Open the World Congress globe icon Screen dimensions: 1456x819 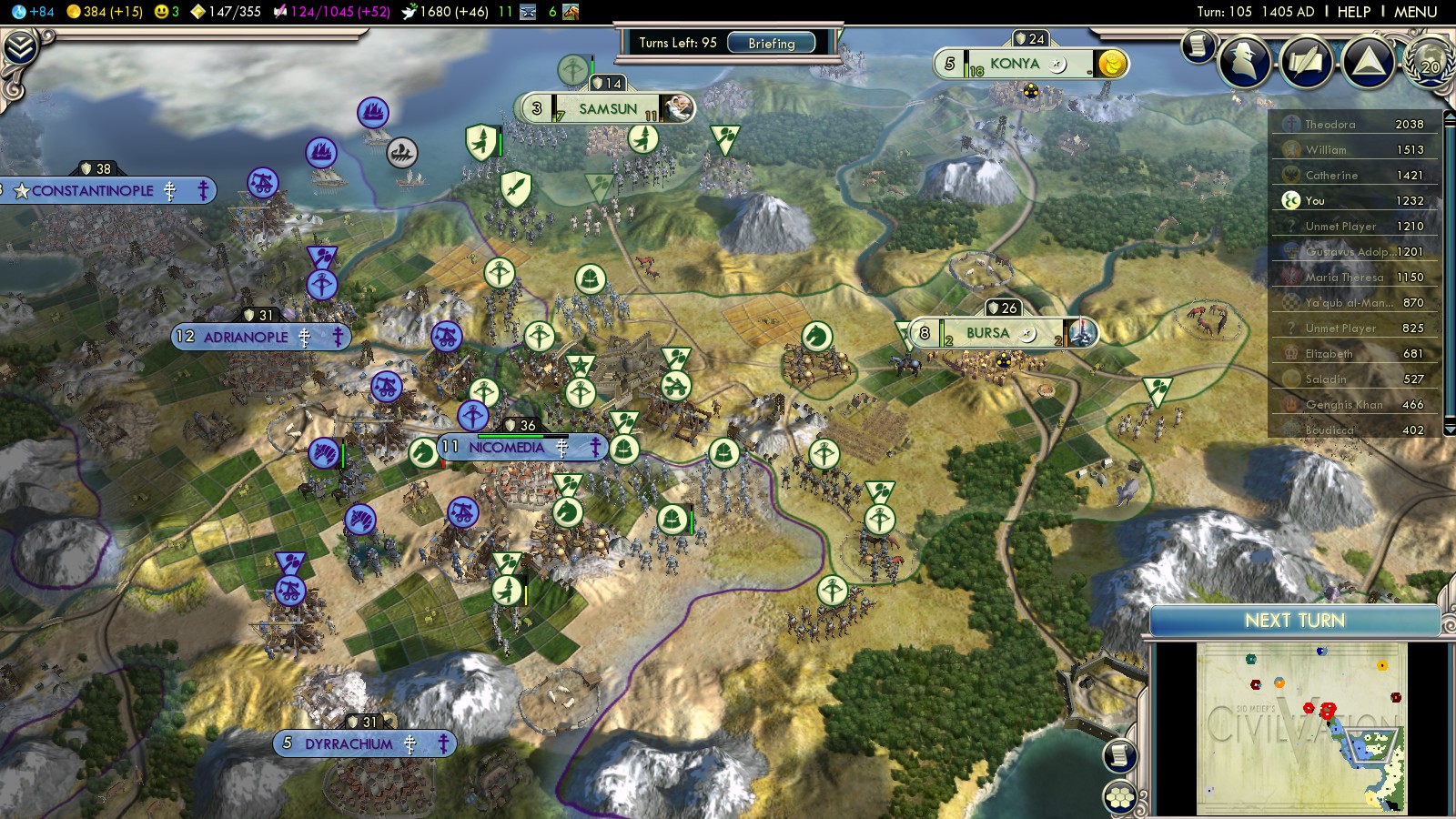click(x=1430, y=62)
